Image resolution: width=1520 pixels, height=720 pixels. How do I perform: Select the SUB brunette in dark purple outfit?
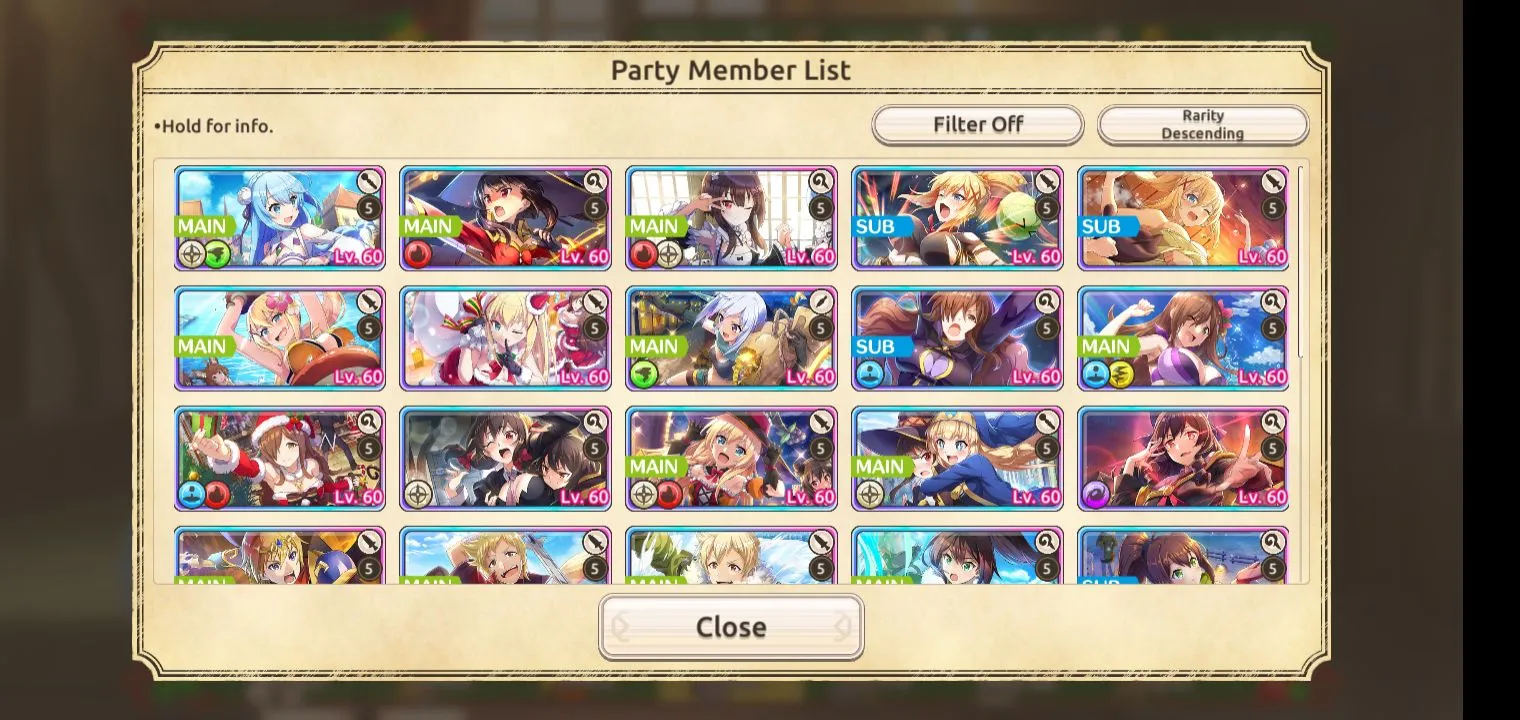[x=957, y=338]
